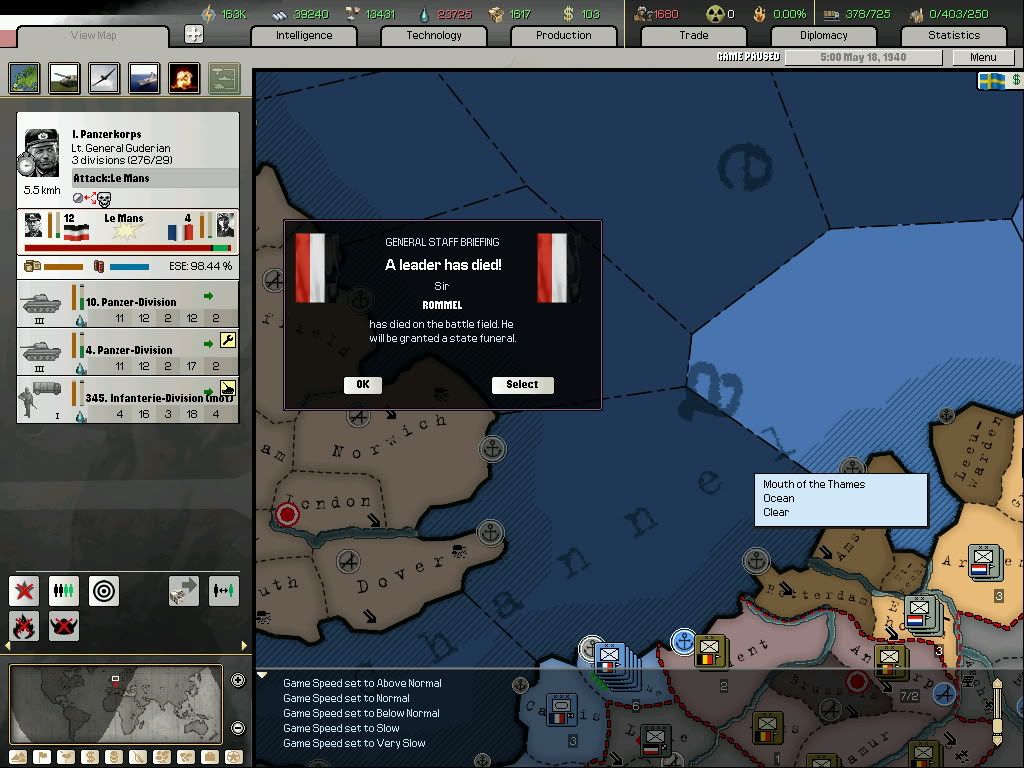Click the bullseye target order button
Screen dimensions: 1024x768
(x=104, y=591)
